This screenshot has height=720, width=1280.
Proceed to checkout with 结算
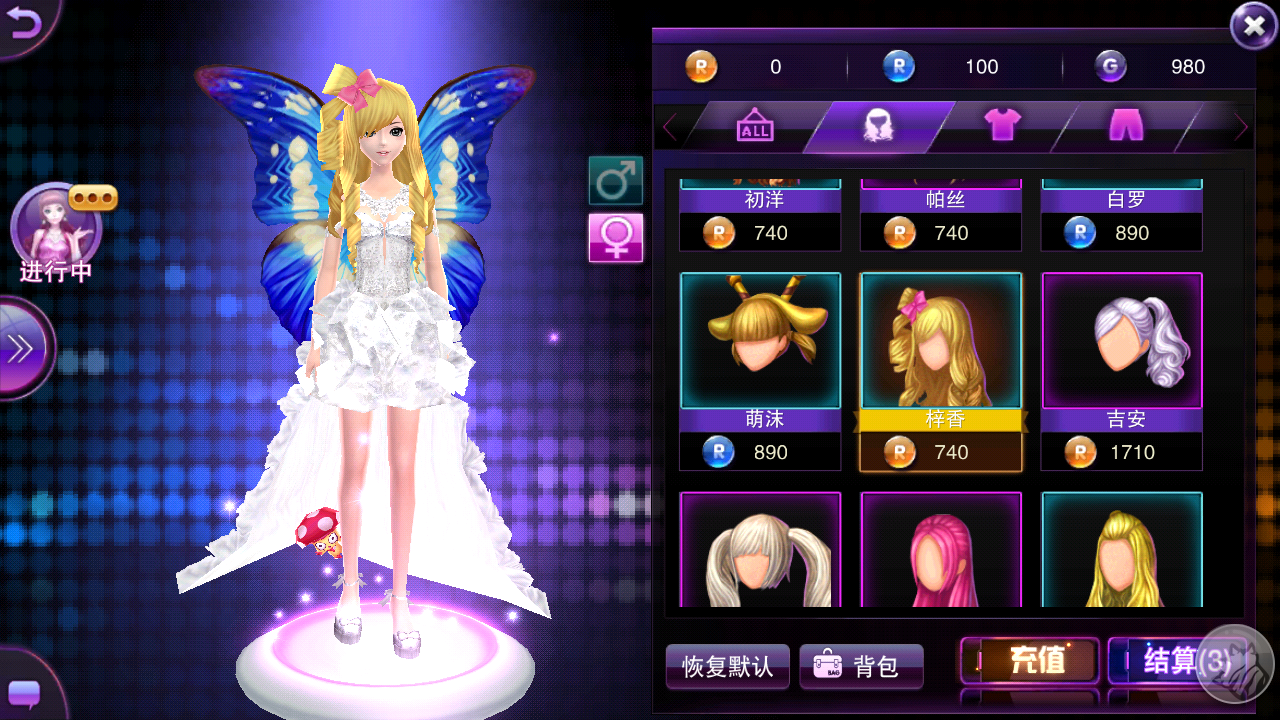[x=1170, y=662]
